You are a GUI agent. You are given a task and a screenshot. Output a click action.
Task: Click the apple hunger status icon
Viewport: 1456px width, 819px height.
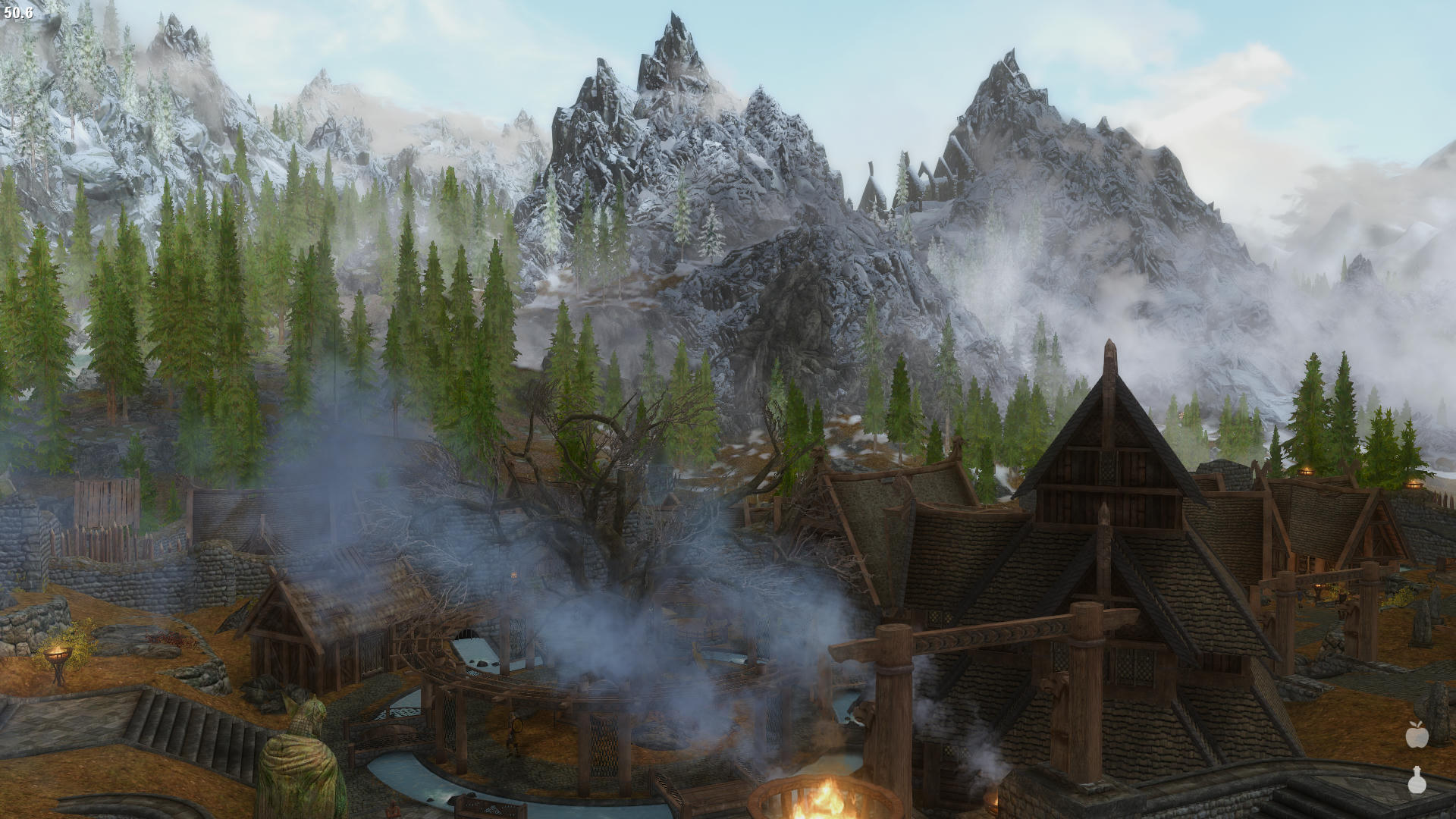[1415, 734]
